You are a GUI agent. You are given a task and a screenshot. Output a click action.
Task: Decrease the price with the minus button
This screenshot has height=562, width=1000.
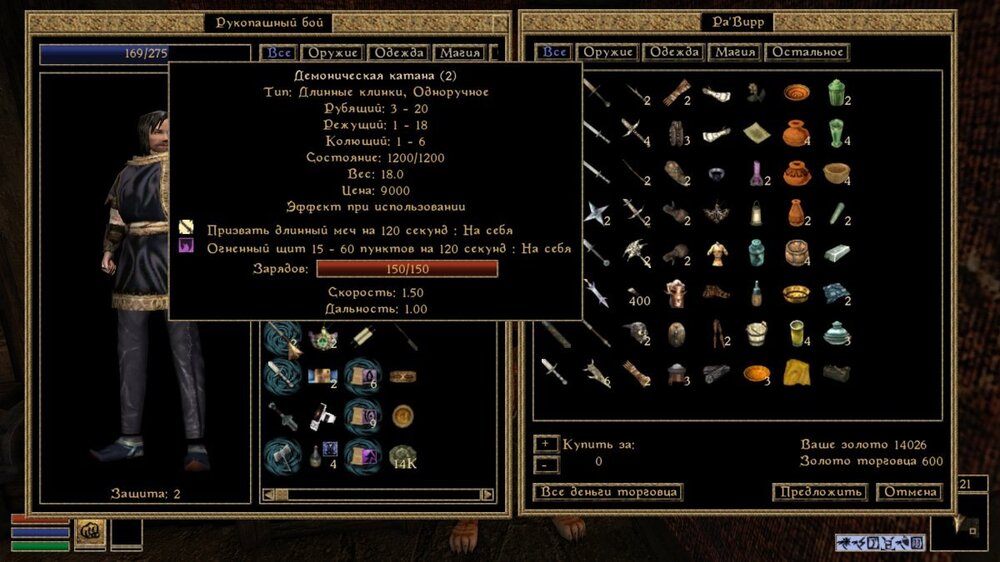click(x=545, y=464)
